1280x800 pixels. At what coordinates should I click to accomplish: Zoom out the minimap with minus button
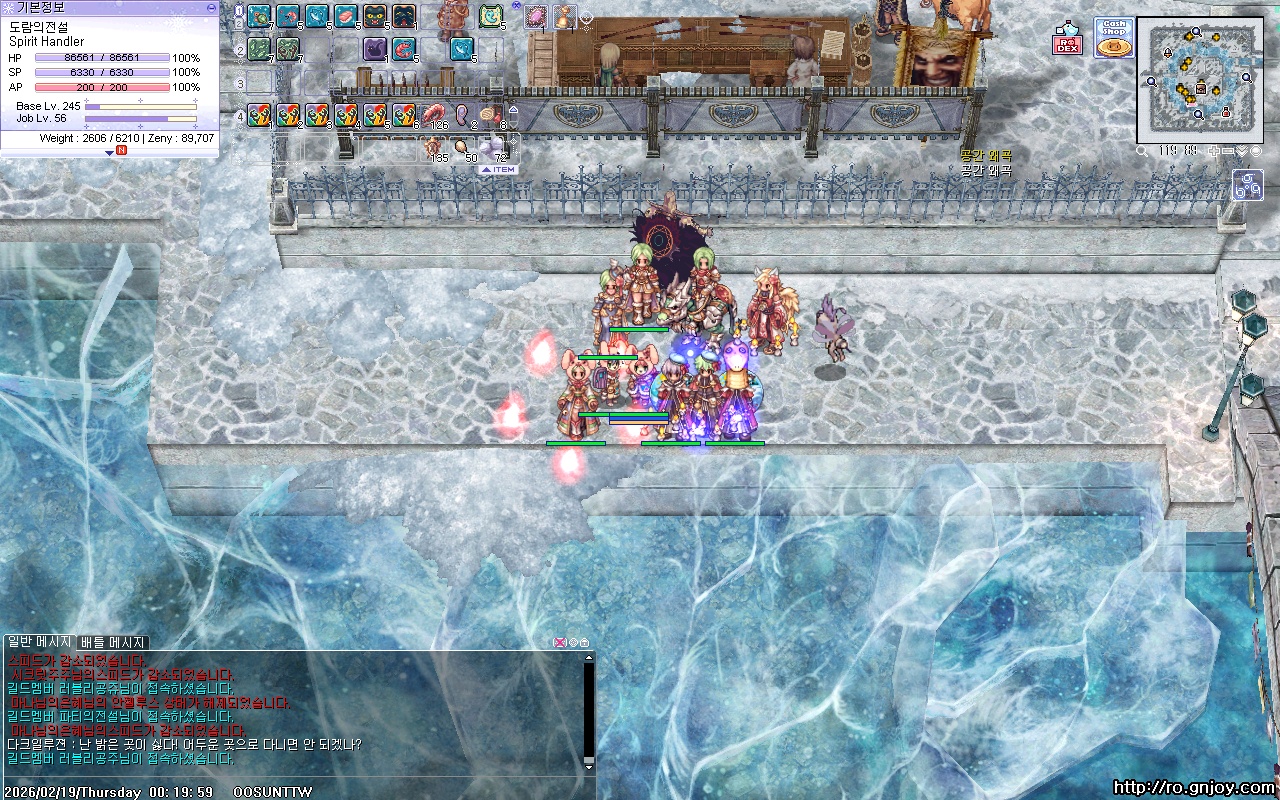pyautogui.click(x=1228, y=151)
